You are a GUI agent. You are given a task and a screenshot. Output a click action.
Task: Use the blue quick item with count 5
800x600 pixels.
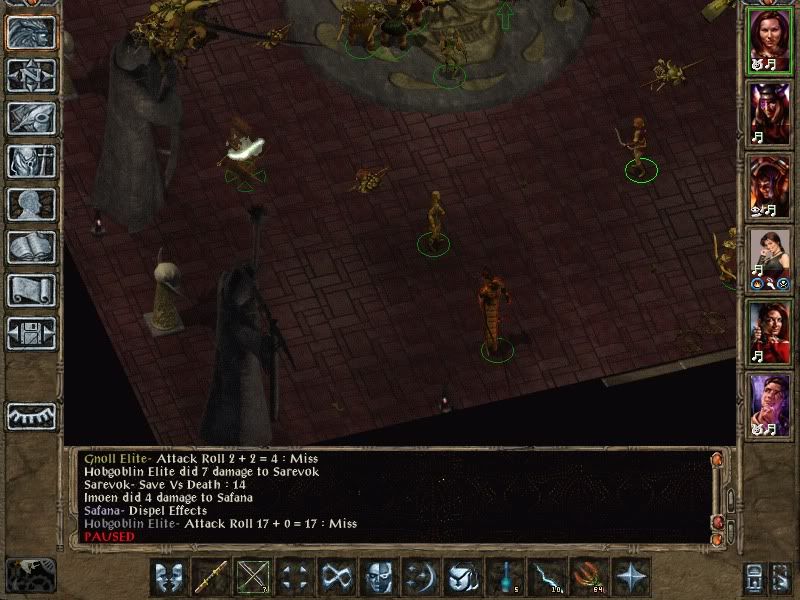[505, 577]
